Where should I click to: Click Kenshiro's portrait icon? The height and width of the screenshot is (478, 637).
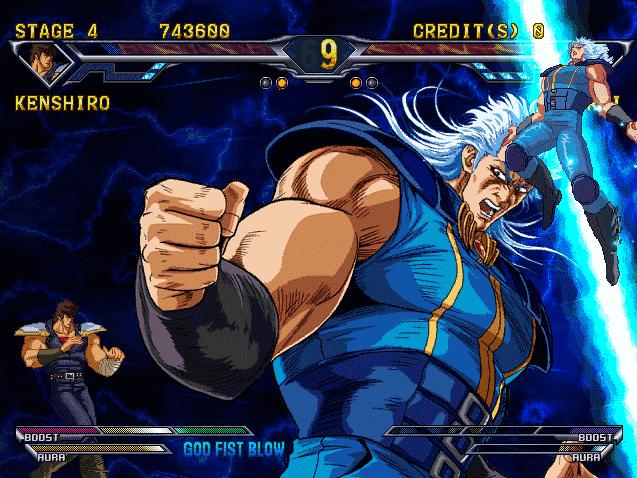[43, 60]
